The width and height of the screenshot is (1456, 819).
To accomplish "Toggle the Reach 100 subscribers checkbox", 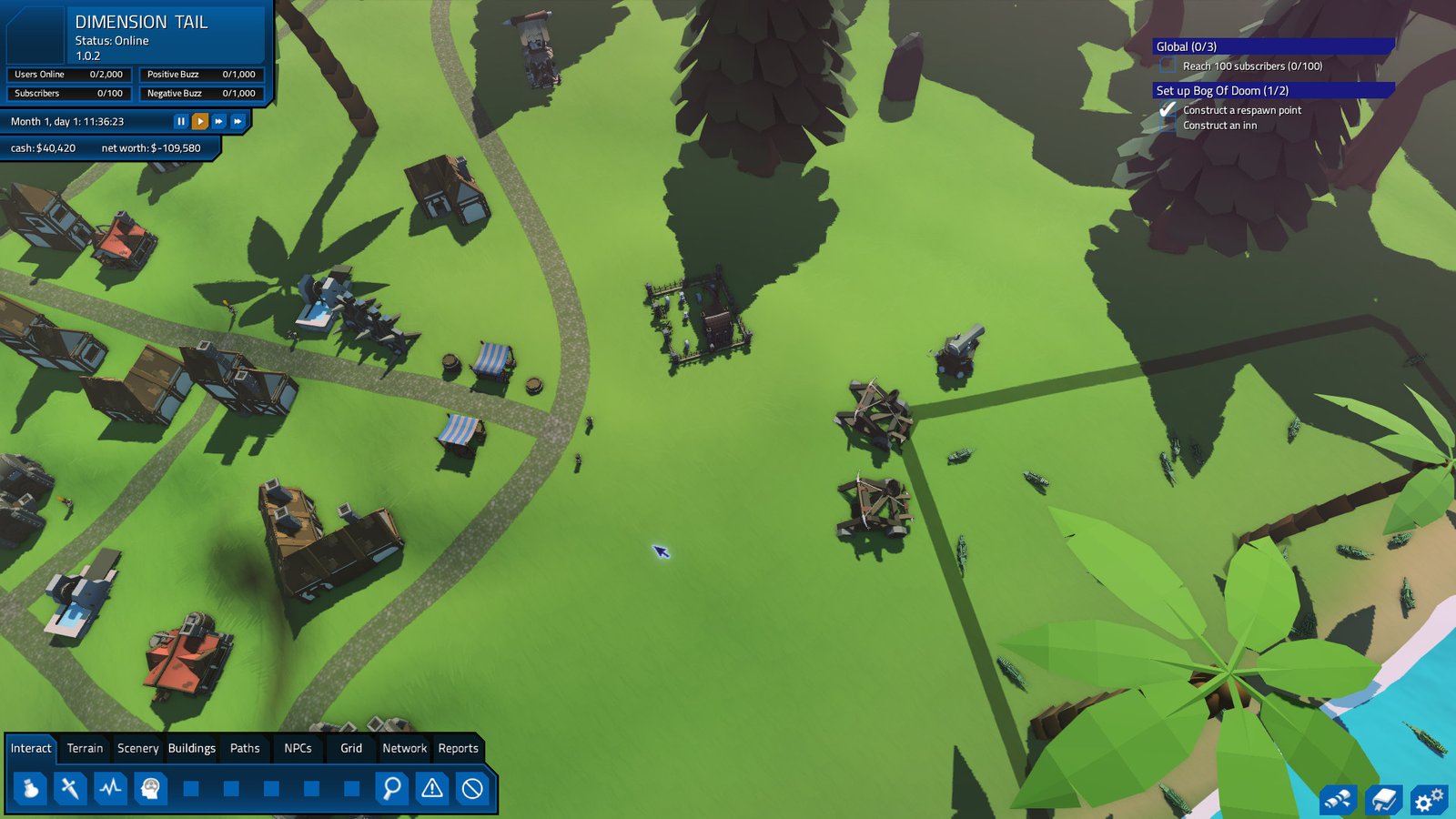I will (1168, 66).
